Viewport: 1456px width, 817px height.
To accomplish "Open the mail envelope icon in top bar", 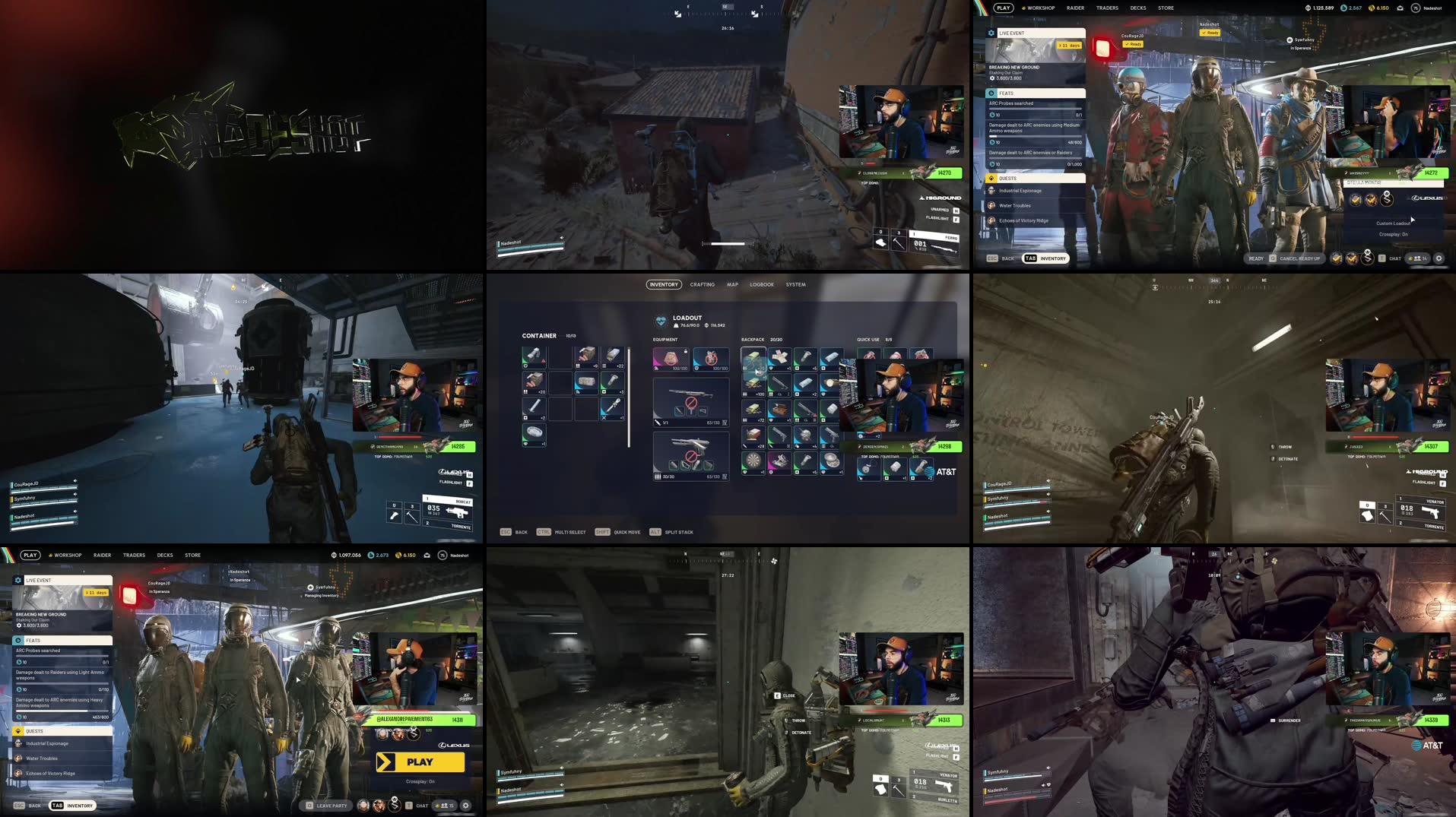I will coord(1400,8).
